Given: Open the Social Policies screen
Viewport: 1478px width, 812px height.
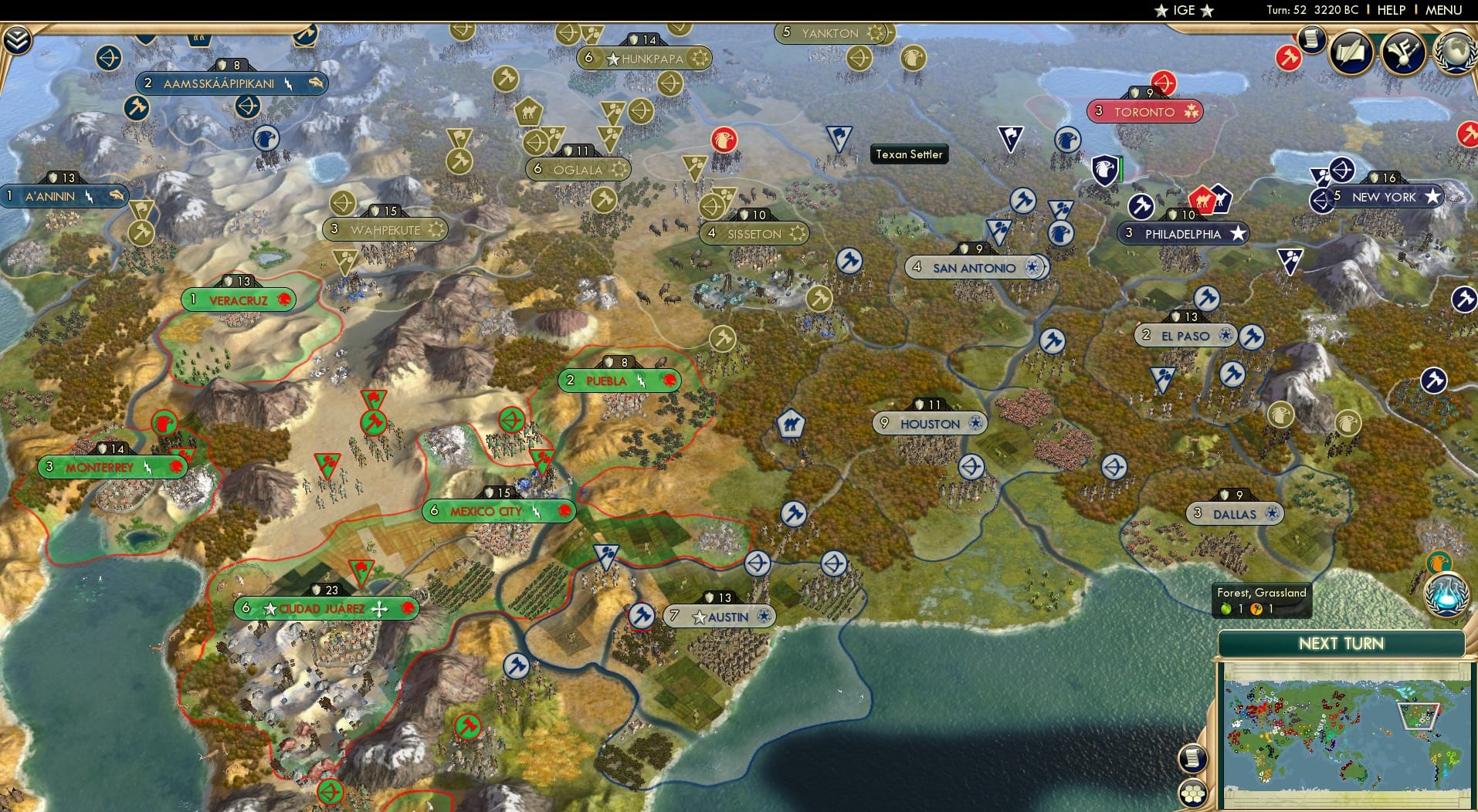Looking at the screenshot, I should [x=1352, y=54].
